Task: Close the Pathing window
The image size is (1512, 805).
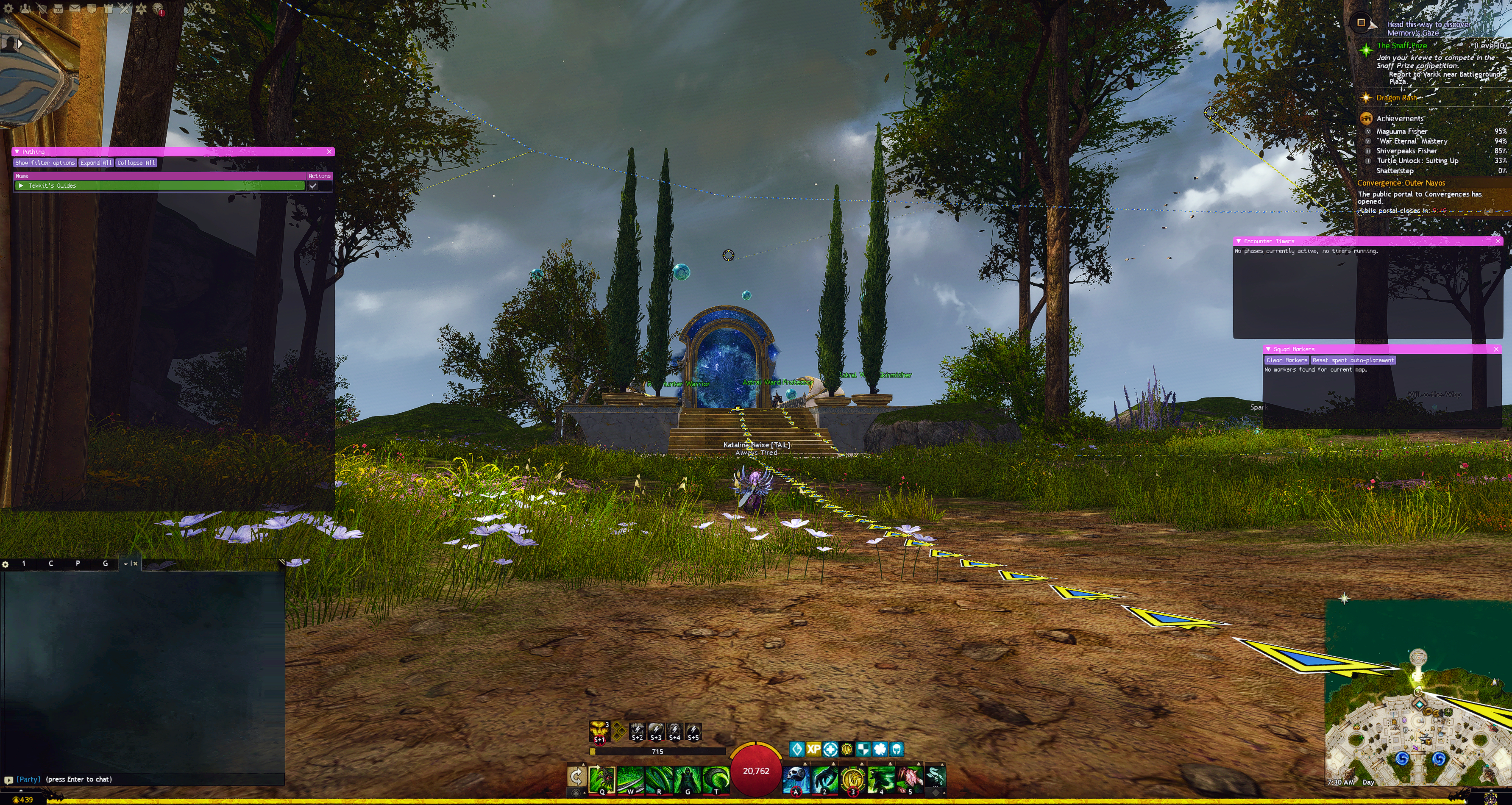Action: point(329,151)
